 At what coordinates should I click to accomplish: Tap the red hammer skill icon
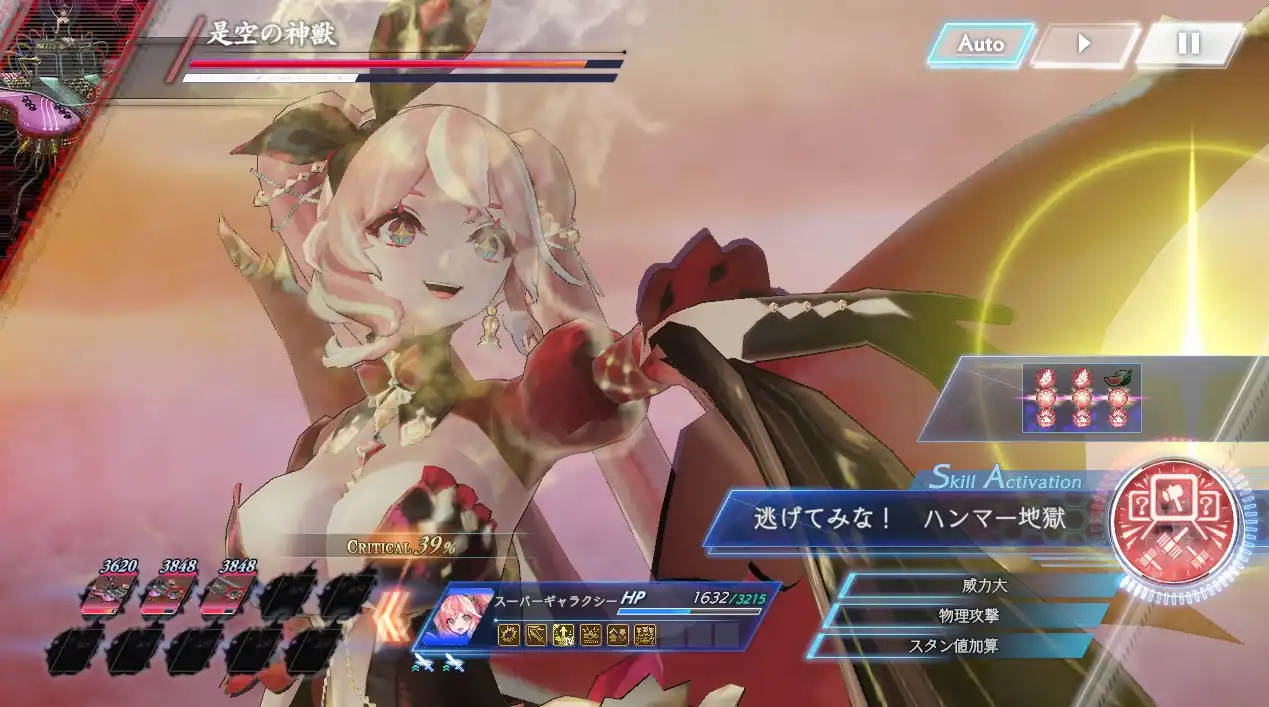pos(1174,519)
